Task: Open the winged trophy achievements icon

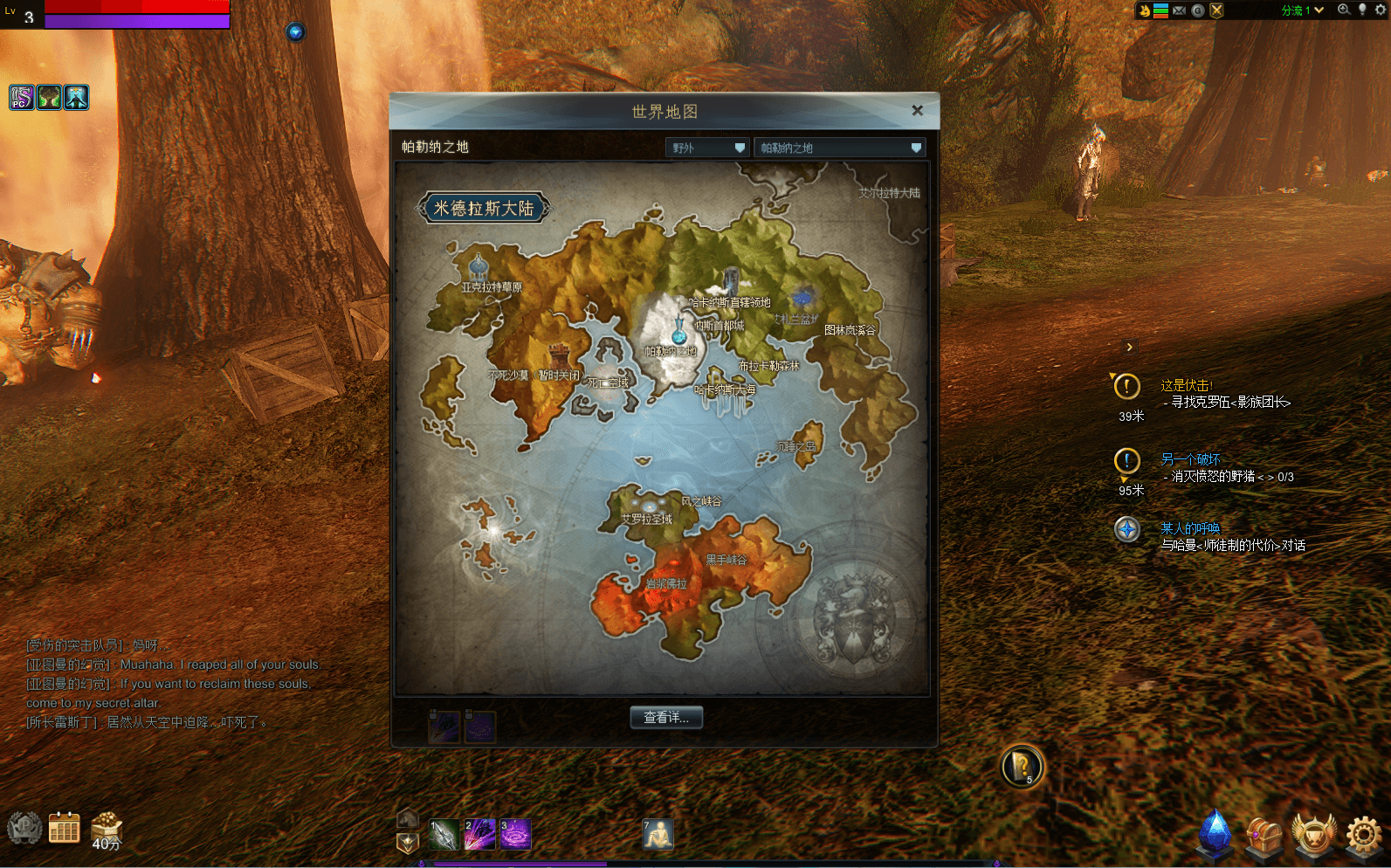Action: tap(1313, 835)
